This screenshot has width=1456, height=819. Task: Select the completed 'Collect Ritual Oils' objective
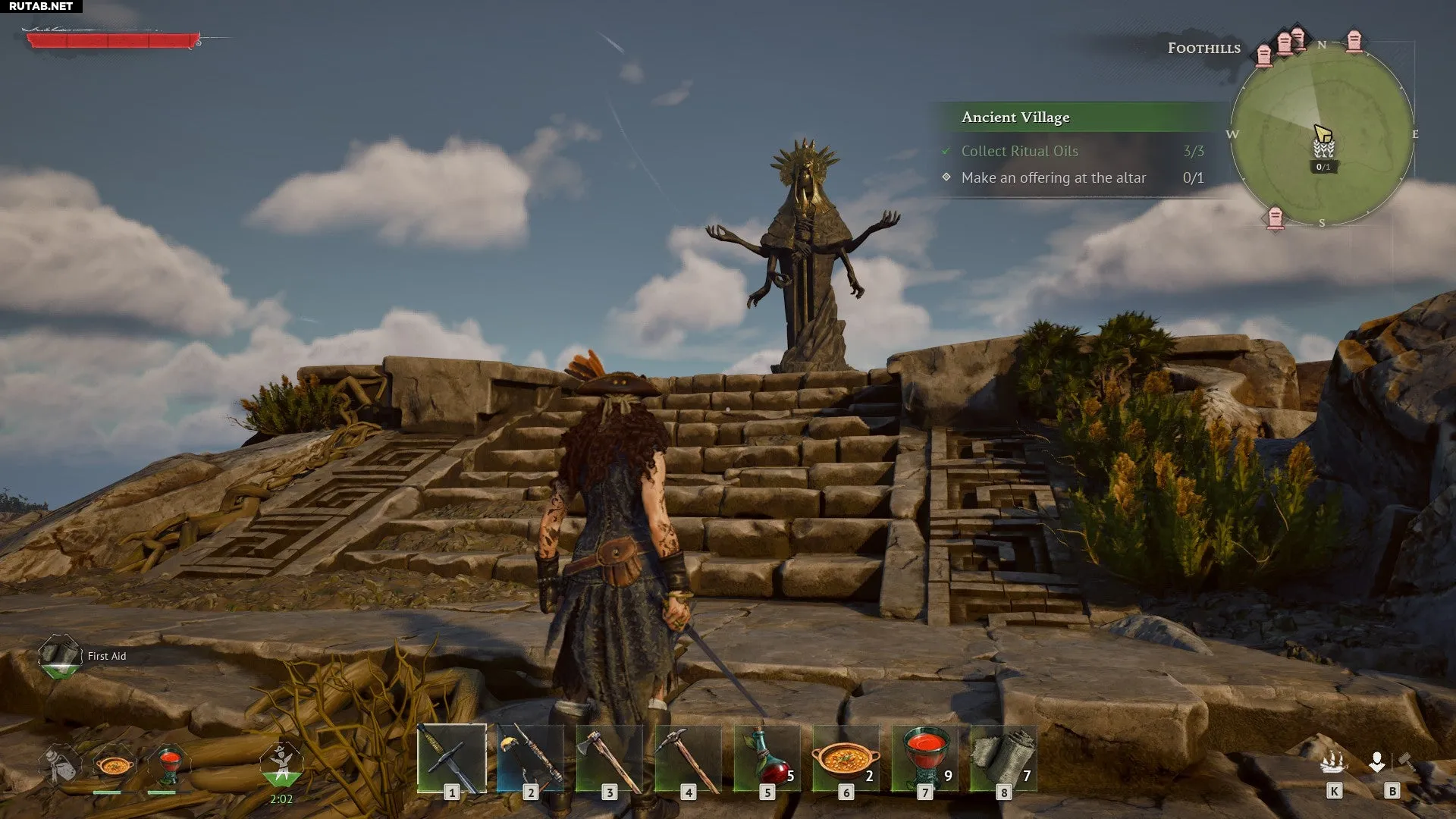click(1019, 152)
